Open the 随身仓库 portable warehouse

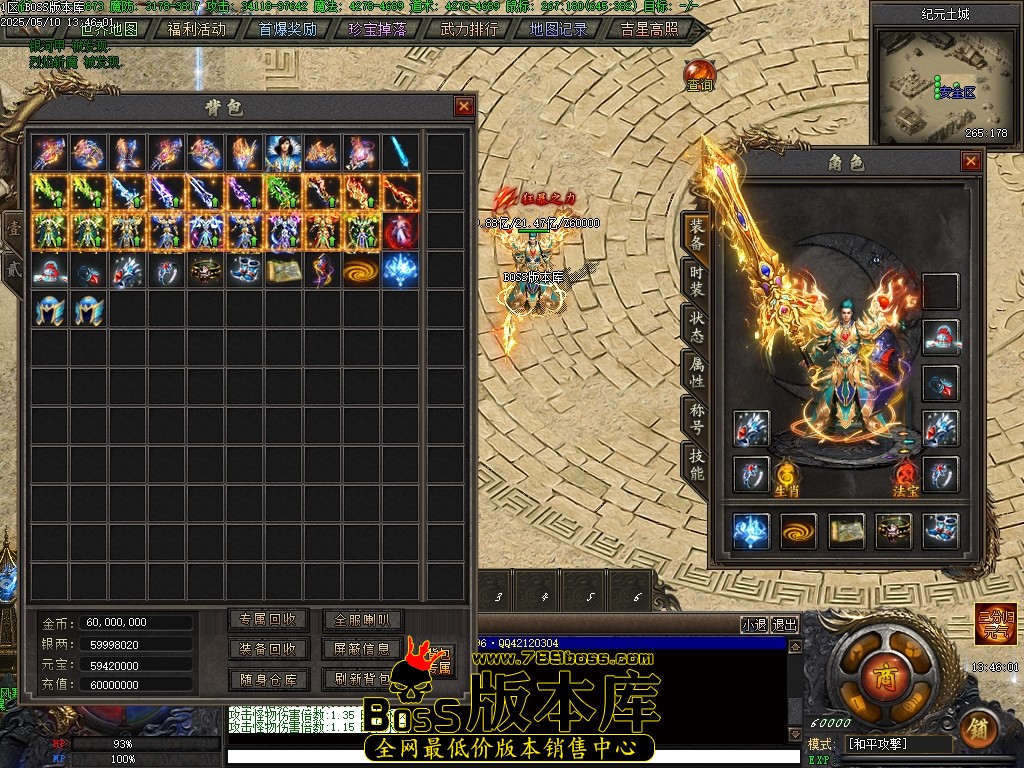point(268,679)
